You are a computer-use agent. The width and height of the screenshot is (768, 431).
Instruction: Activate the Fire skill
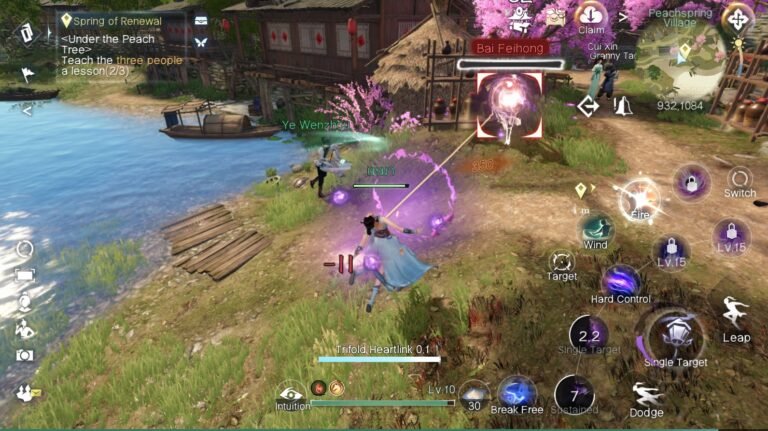pyautogui.click(x=638, y=198)
